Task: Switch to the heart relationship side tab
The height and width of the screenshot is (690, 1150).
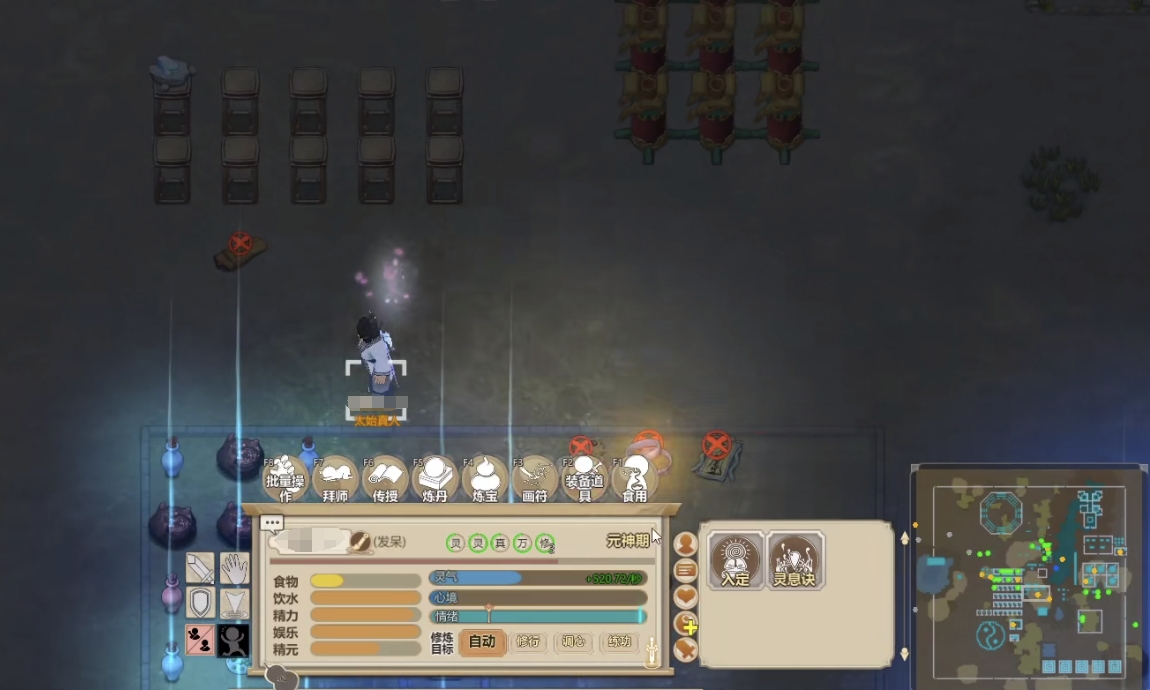Action: (x=685, y=597)
